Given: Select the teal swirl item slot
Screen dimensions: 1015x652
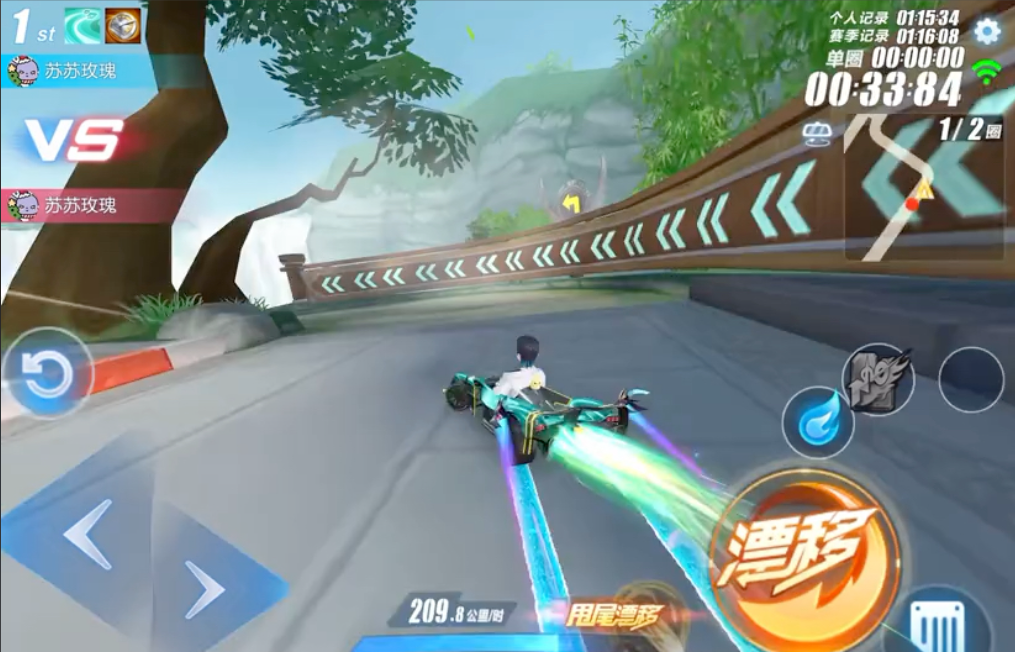Looking at the screenshot, I should pos(83,27).
